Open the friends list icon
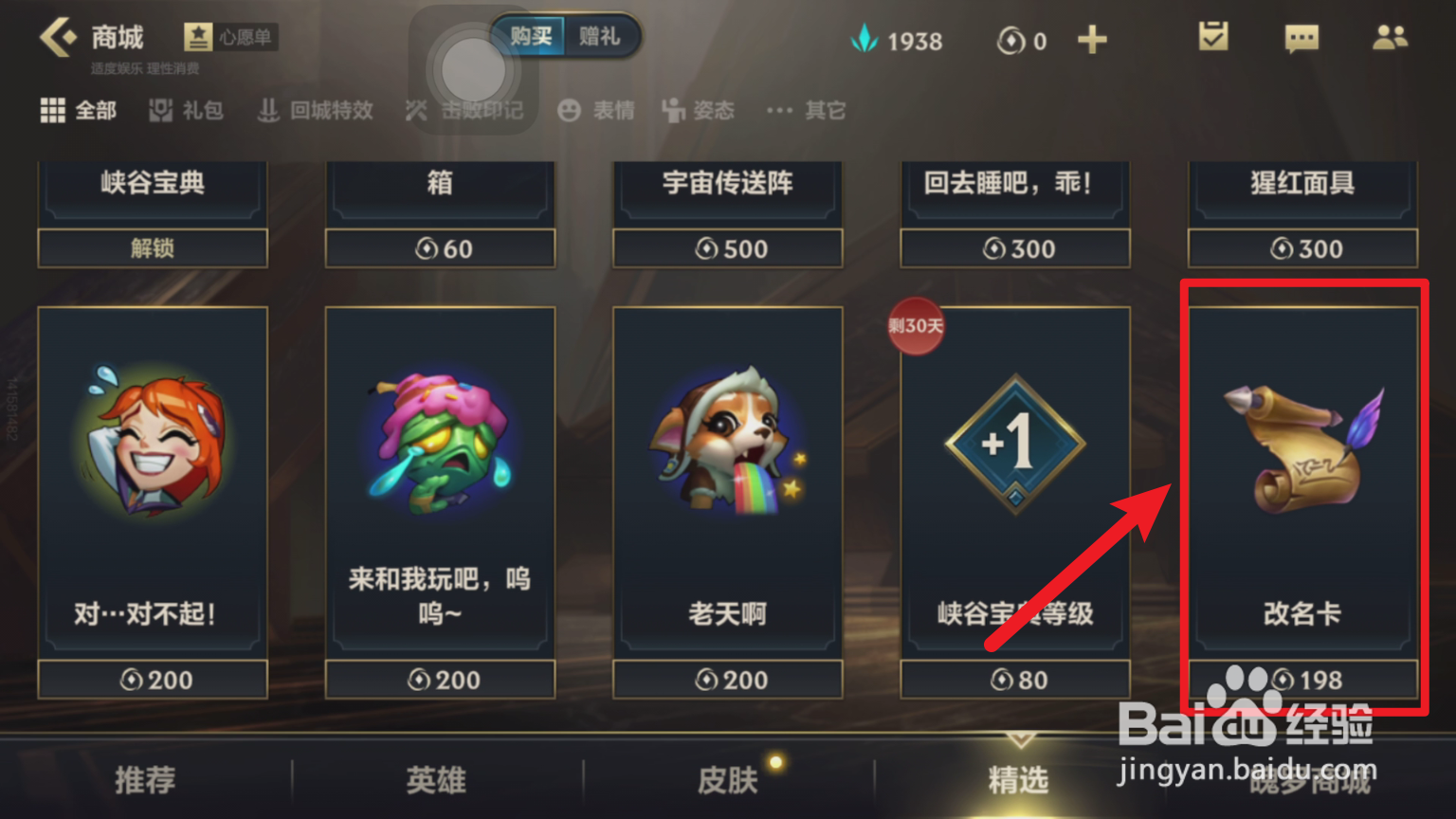1456x819 pixels. click(1388, 36)
